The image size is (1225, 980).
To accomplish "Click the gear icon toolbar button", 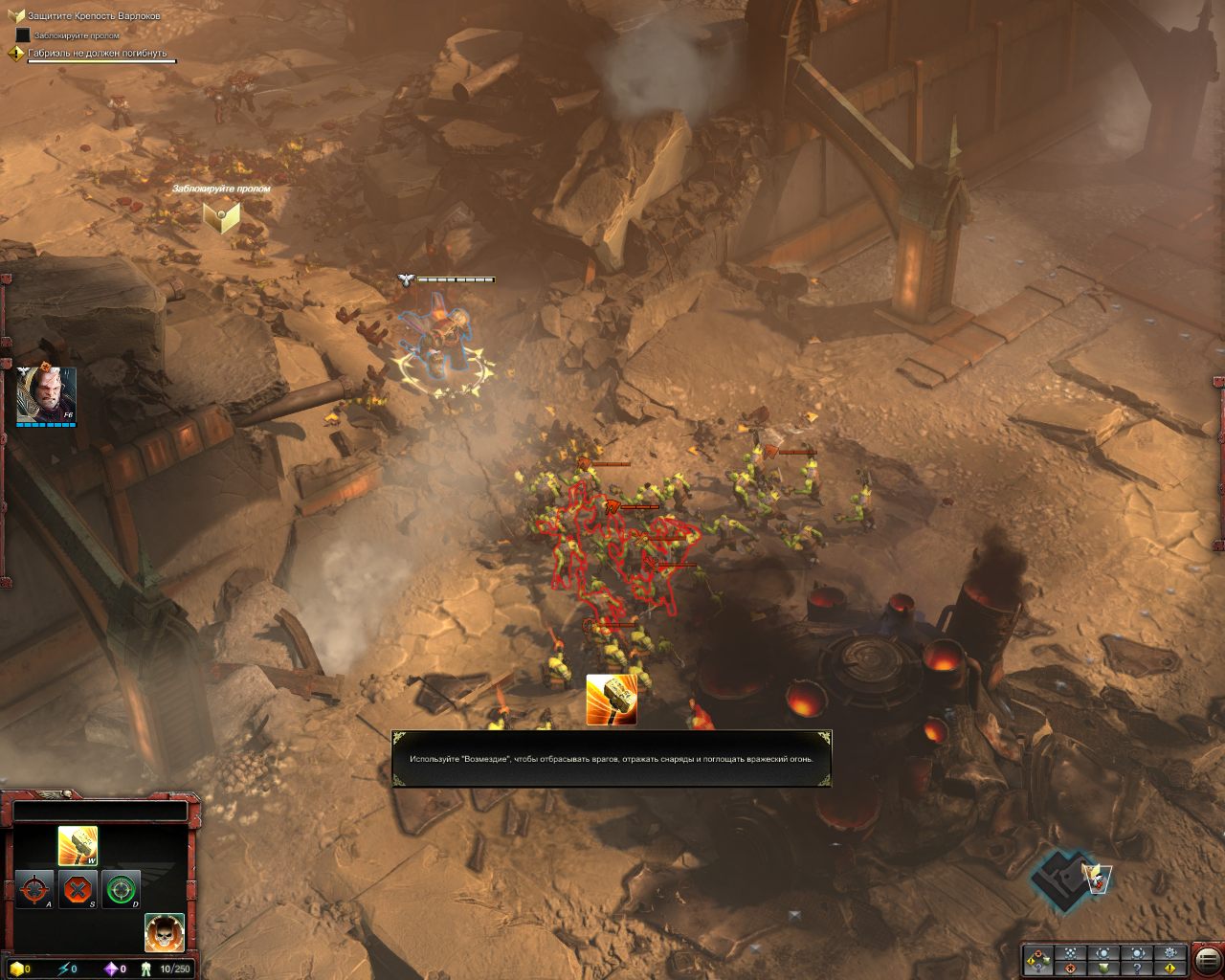I will [1169, 953].
